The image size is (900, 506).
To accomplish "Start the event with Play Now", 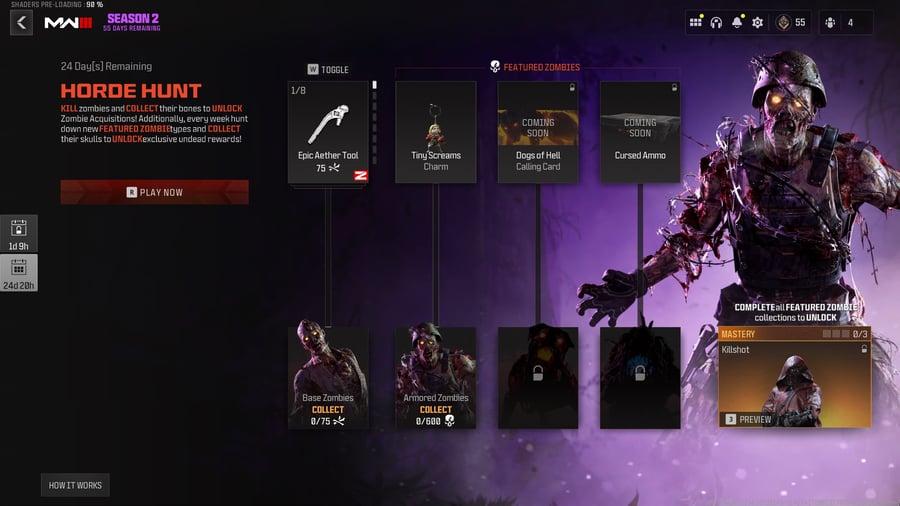I will coord(155,192).
